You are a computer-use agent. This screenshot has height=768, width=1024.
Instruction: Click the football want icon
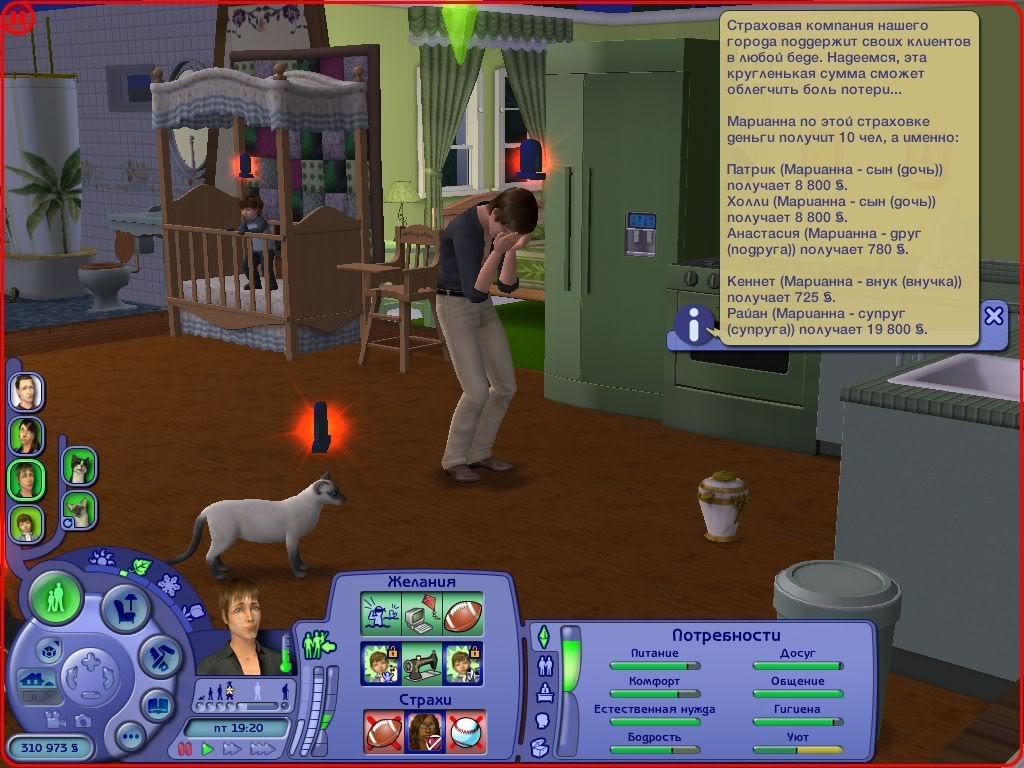tap(463, 615)
